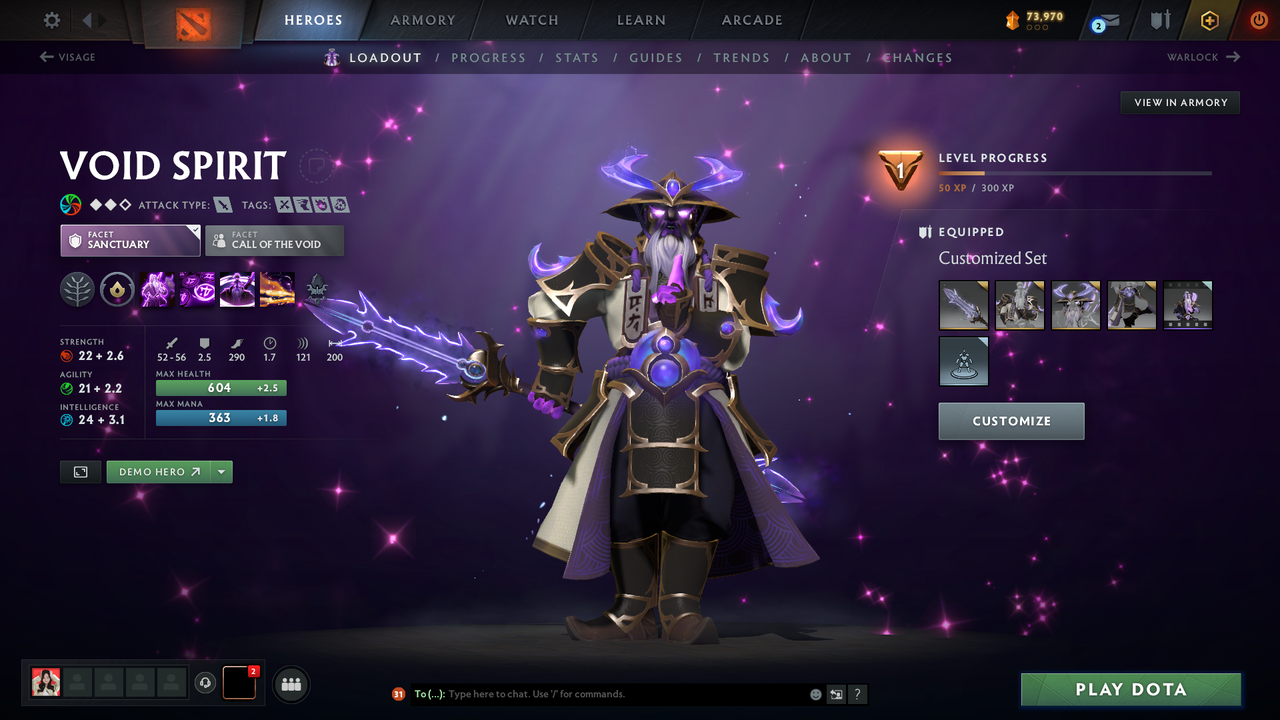Click the Dota Plus hexagon icon in top bar
The width and height of the screenshot is (1280, 720).
tap(1209, 18)
